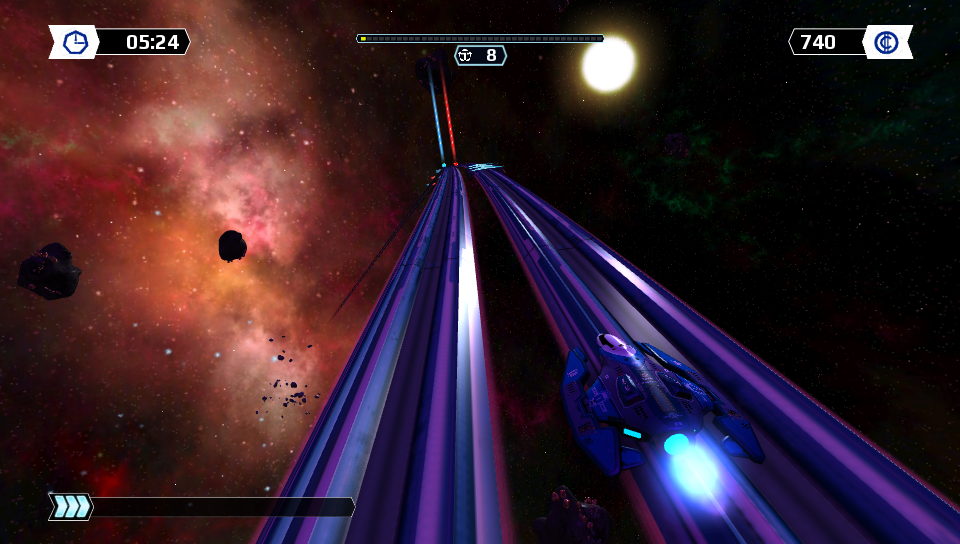
Task: Click the clock timer icon
Action: (75, 42)
